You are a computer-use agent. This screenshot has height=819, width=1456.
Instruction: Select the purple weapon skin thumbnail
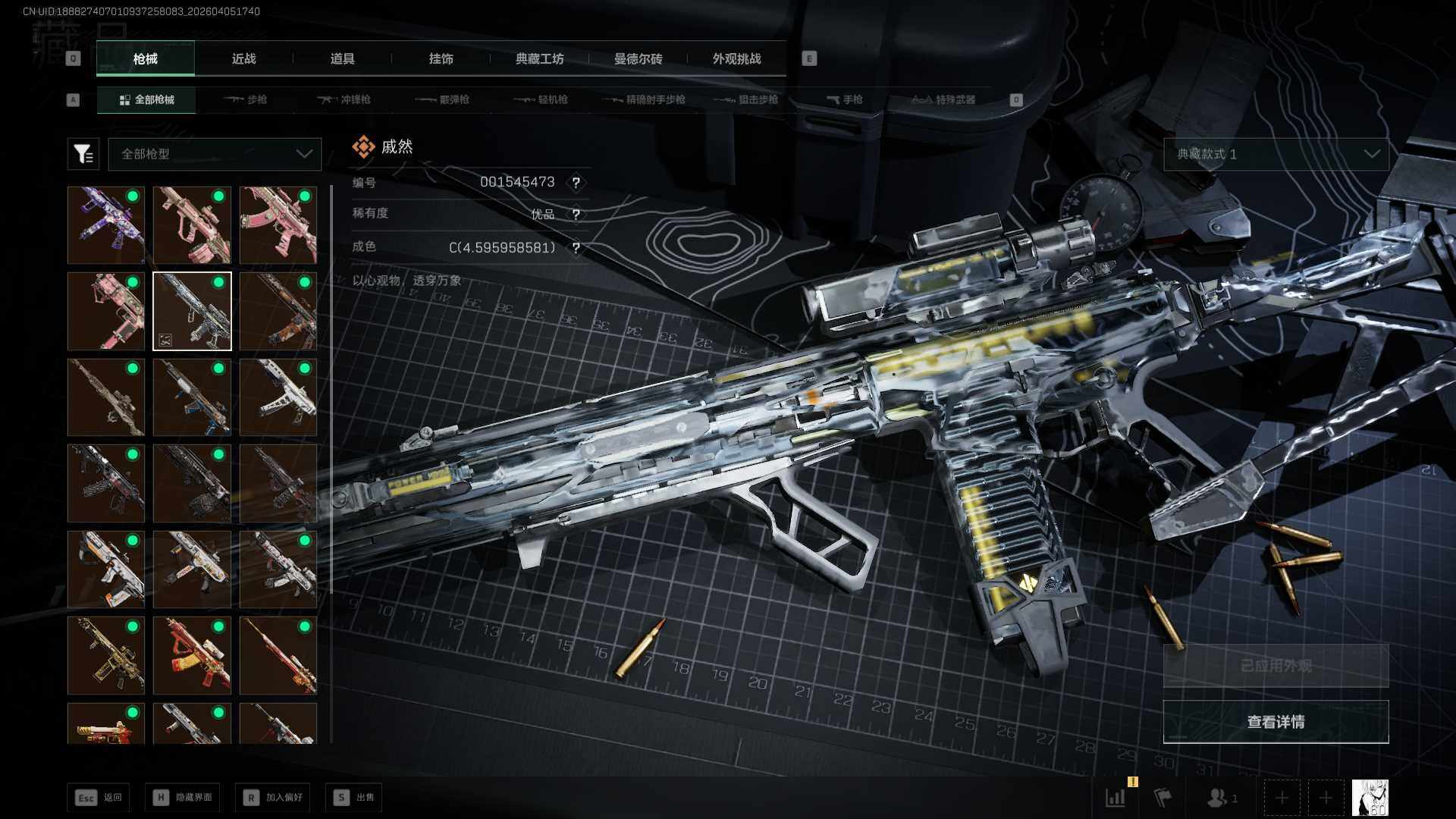(x=106, y=225)
